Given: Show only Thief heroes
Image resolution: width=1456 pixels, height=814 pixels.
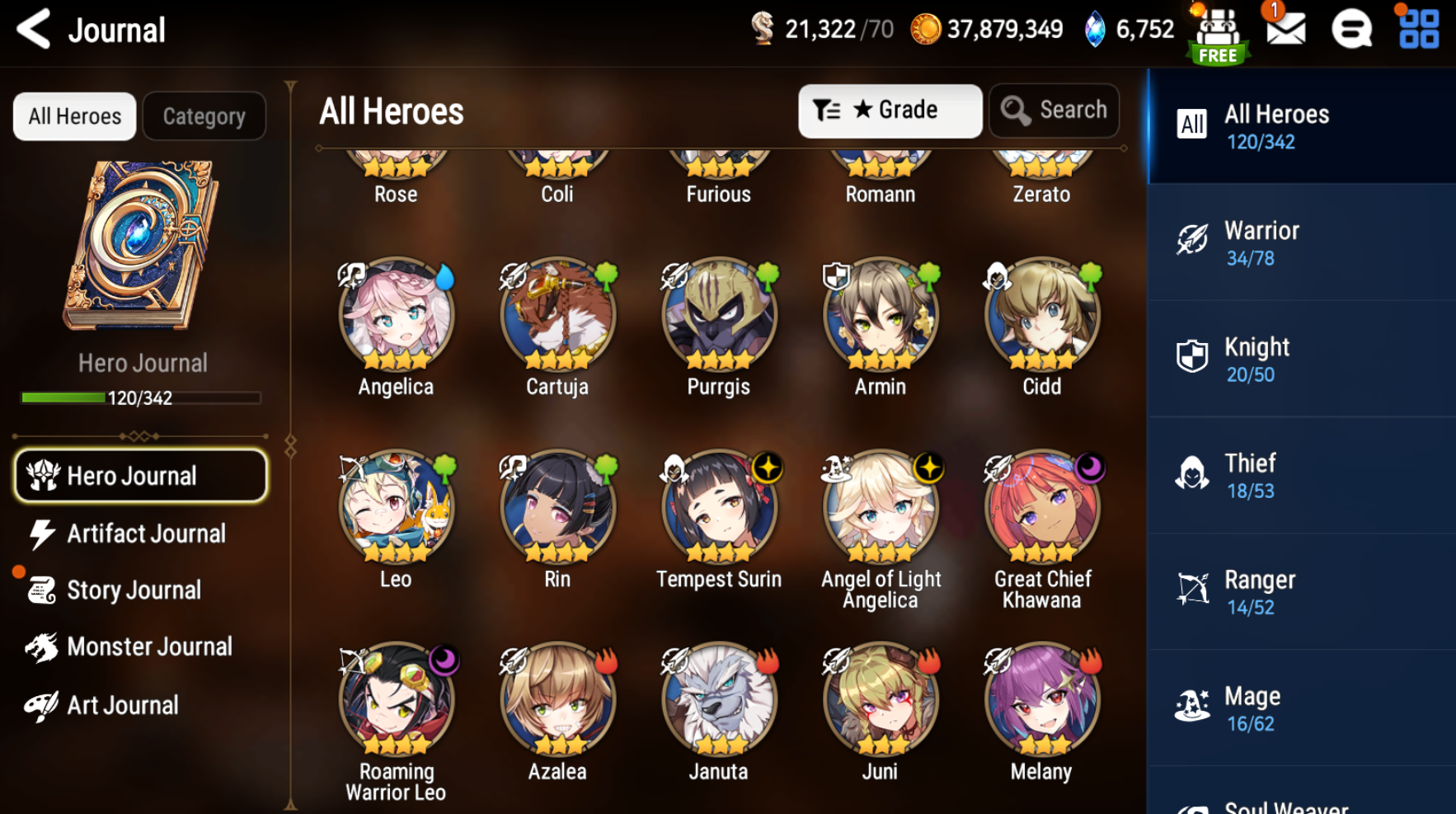Looking at the screenshot, I should pos(1301,476).
